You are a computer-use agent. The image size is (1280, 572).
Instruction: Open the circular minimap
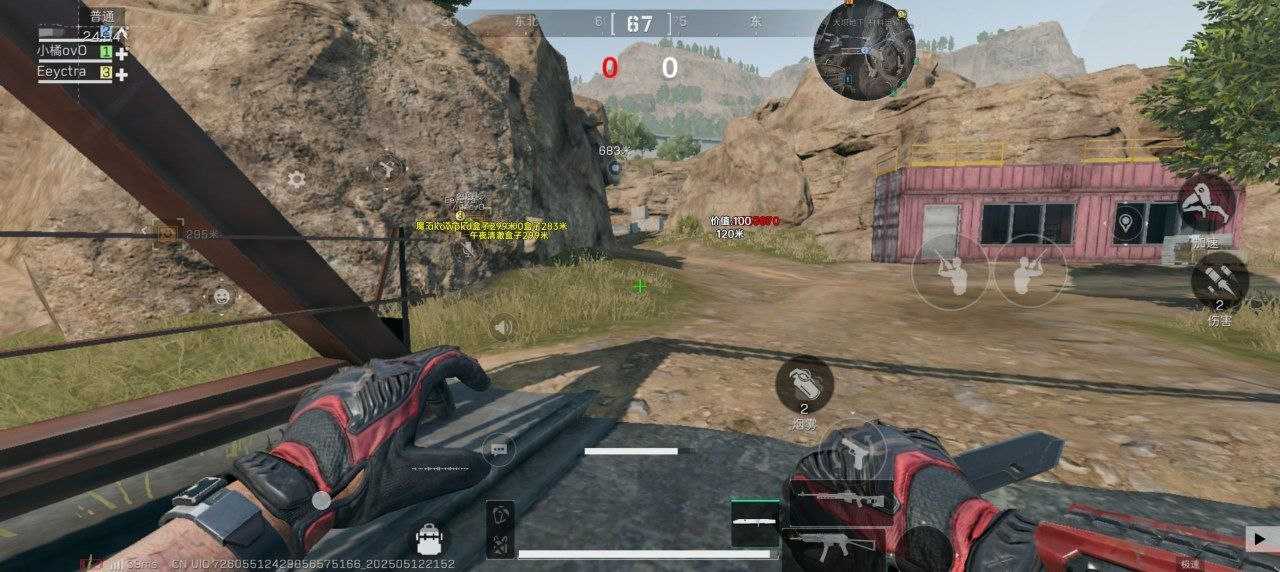[864, 50]
